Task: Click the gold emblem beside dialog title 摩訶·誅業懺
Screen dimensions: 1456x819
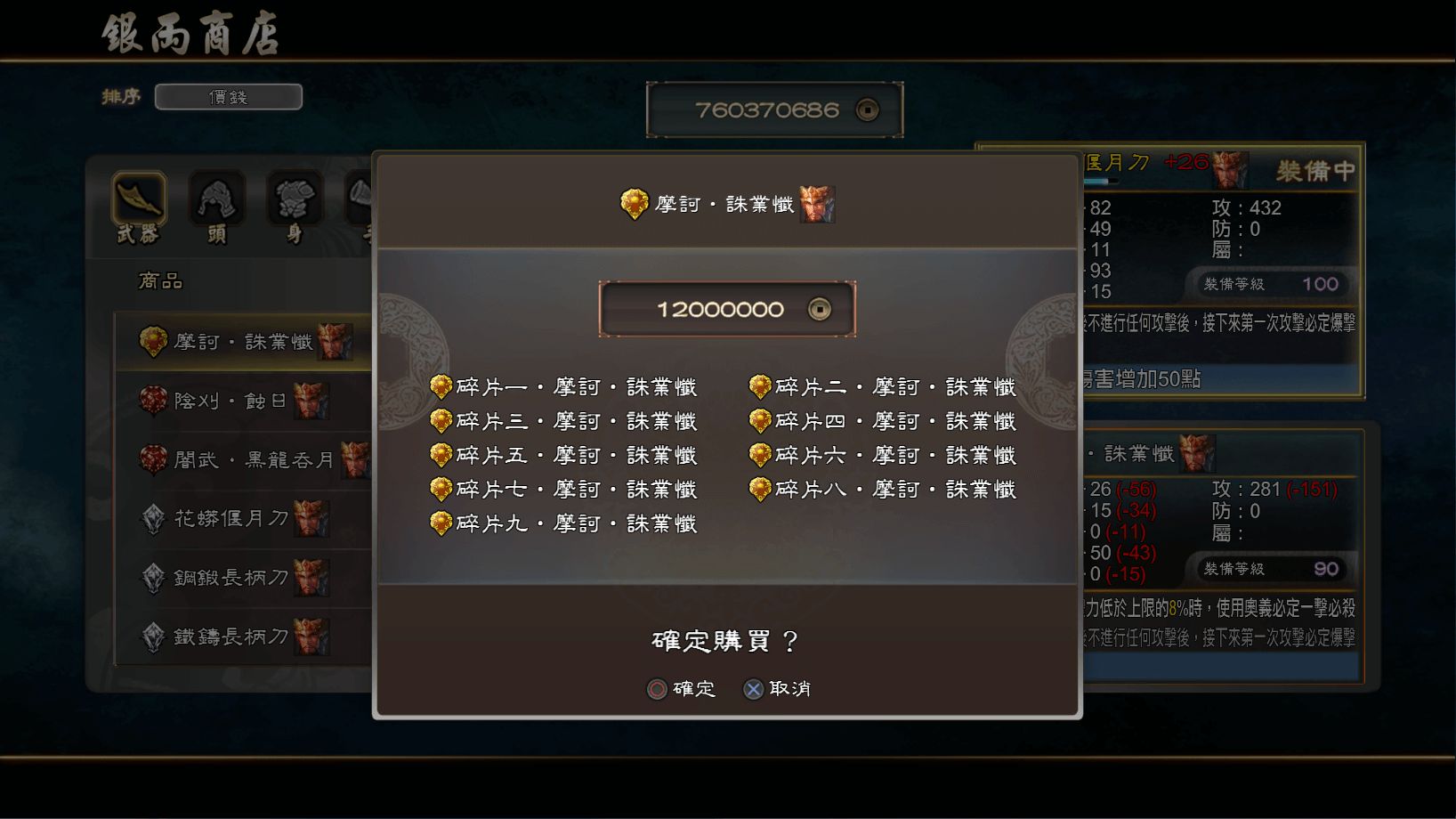Action: pyautogui.click(x=634, y=202)
